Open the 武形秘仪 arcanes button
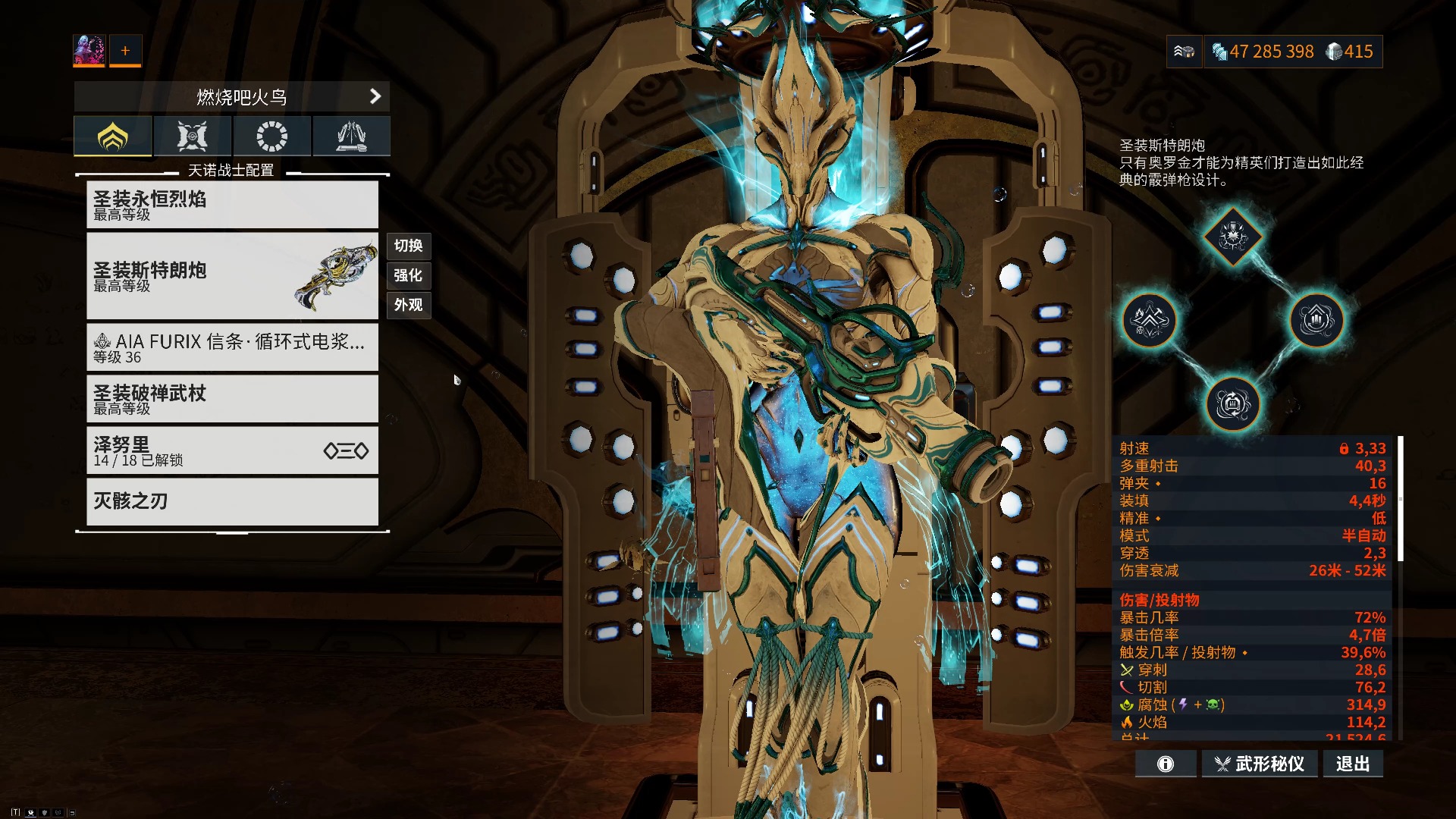 (1259, 764)
